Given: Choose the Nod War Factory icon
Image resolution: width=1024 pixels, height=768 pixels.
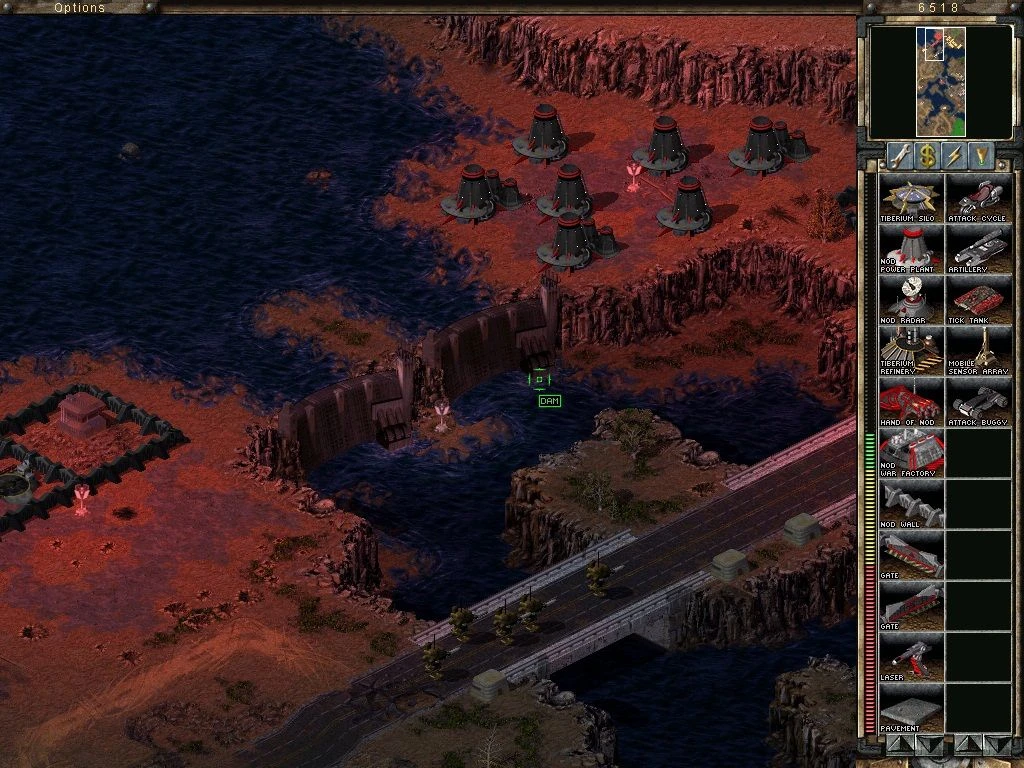Looking at the screenshot, I should coord(911,452).
